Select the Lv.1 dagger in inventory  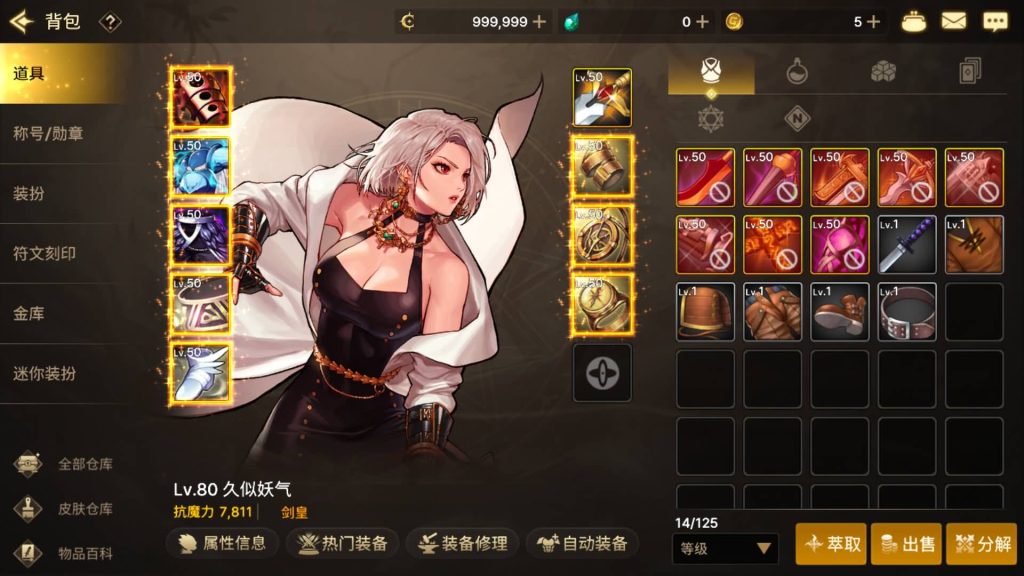(907, 245)
